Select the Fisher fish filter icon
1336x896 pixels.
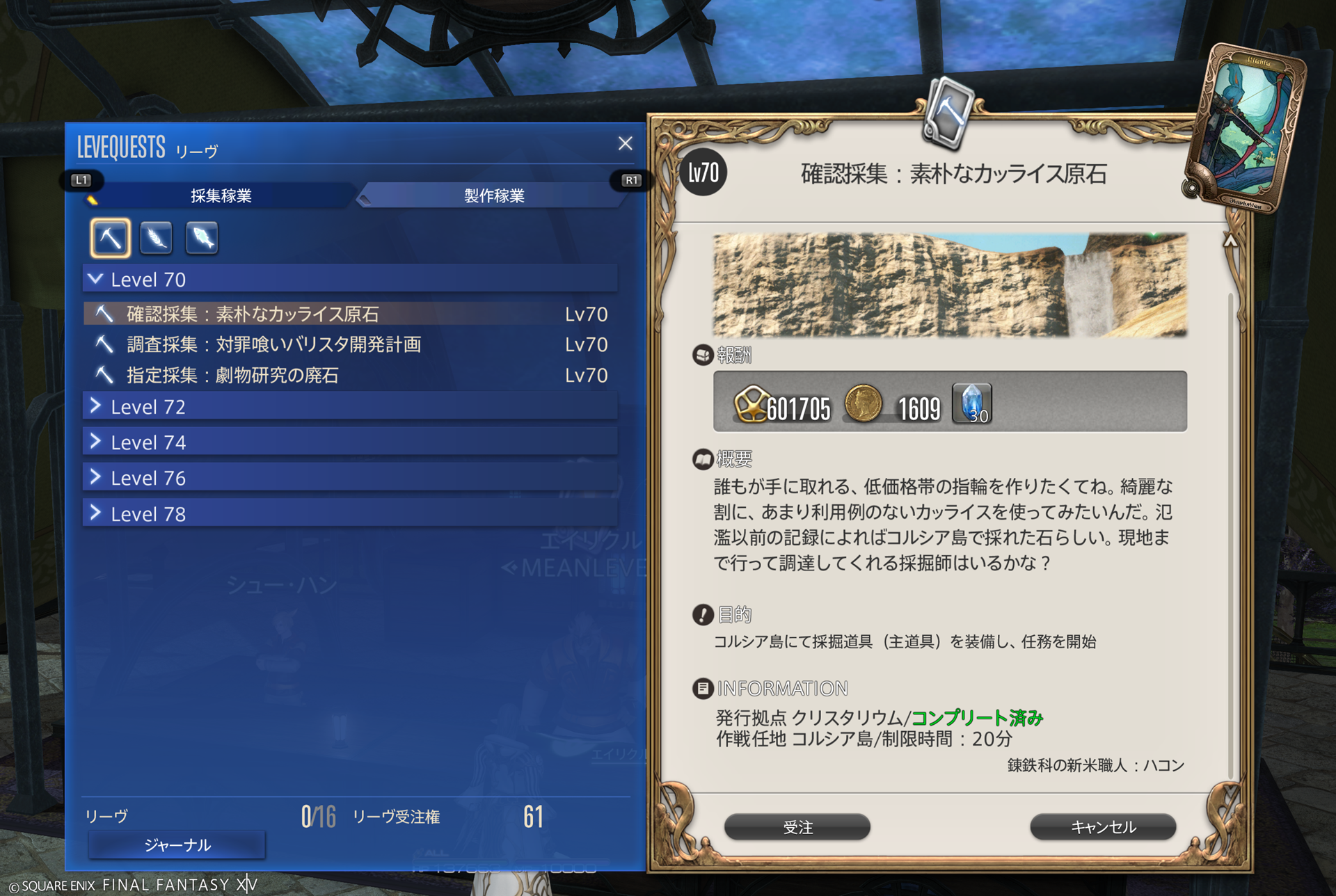pyautogui.click(x=201, y=237)
